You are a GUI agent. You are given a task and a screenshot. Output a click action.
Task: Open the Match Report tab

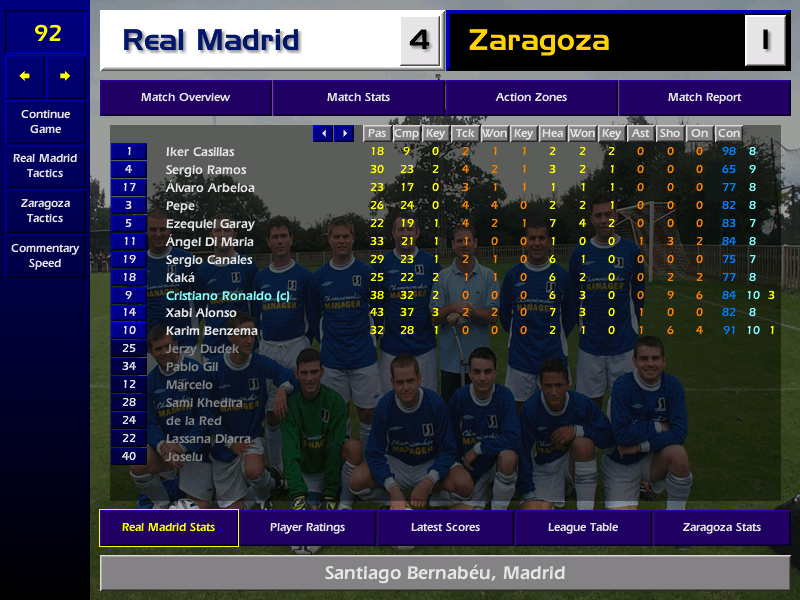[704, 98]
